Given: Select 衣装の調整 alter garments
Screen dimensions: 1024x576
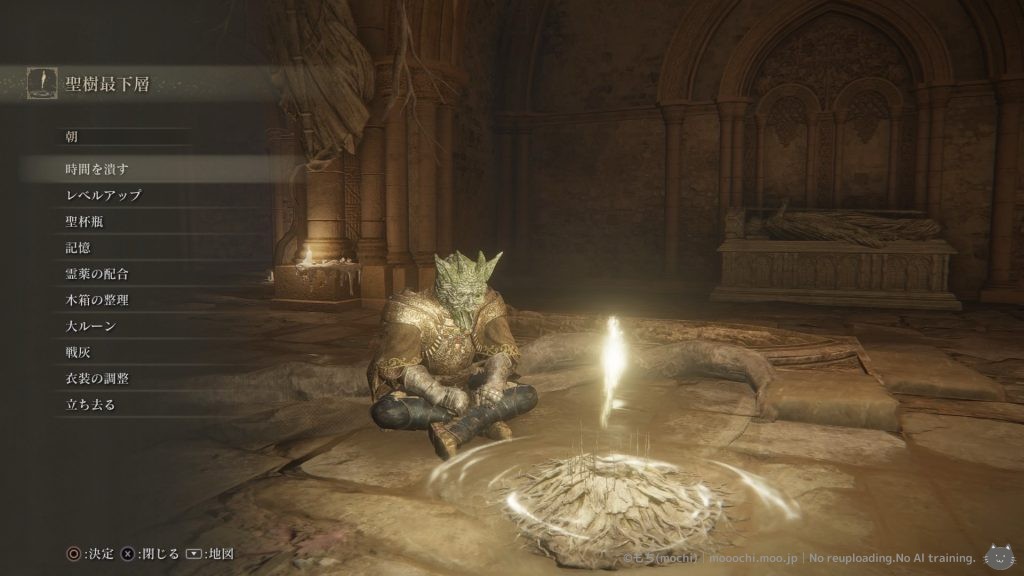Looking at the screenshot, I should coord(97,379).
